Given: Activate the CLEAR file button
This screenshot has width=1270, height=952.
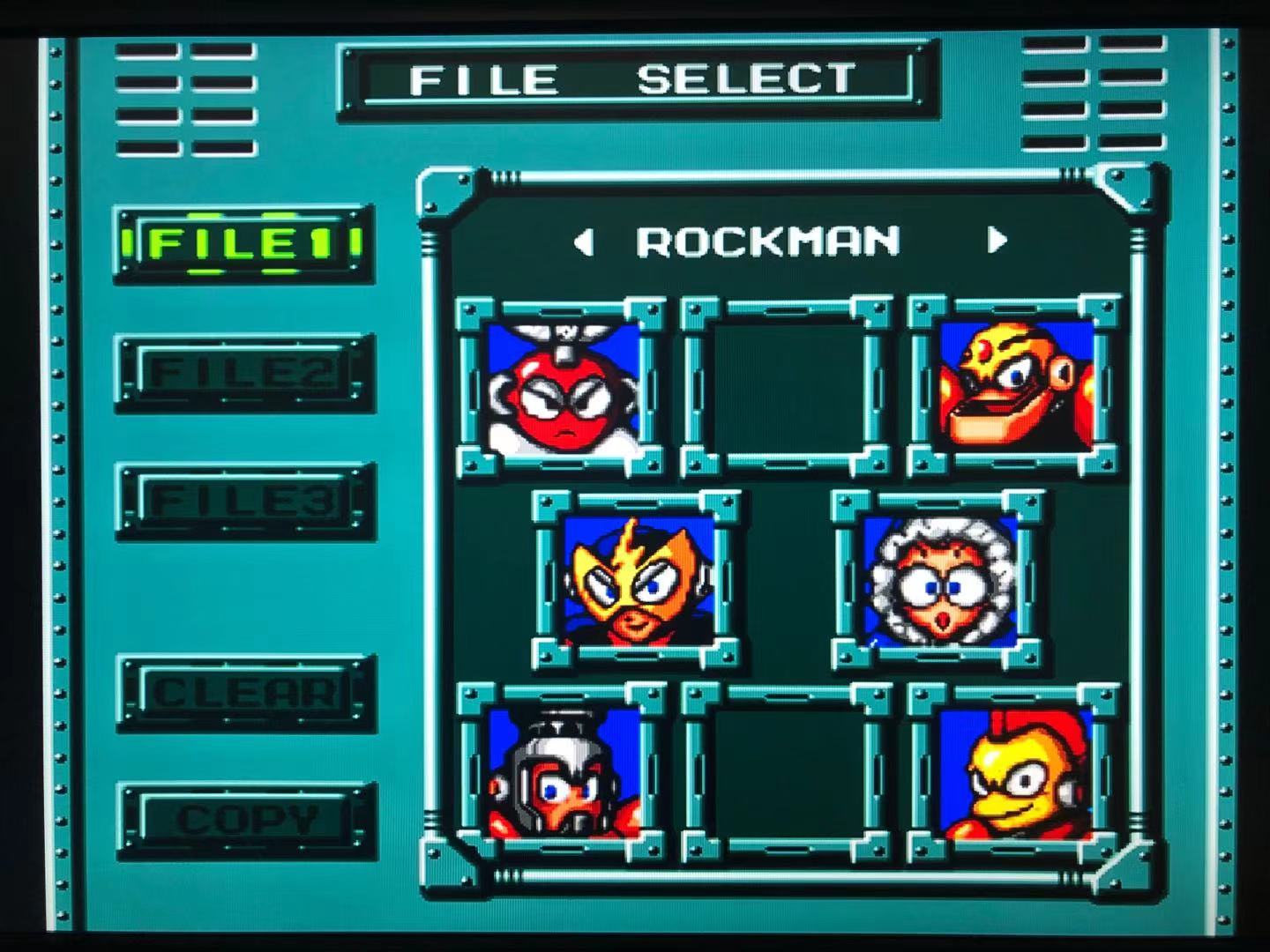Looking at the screenshot, I should click(x=244, y=693).
